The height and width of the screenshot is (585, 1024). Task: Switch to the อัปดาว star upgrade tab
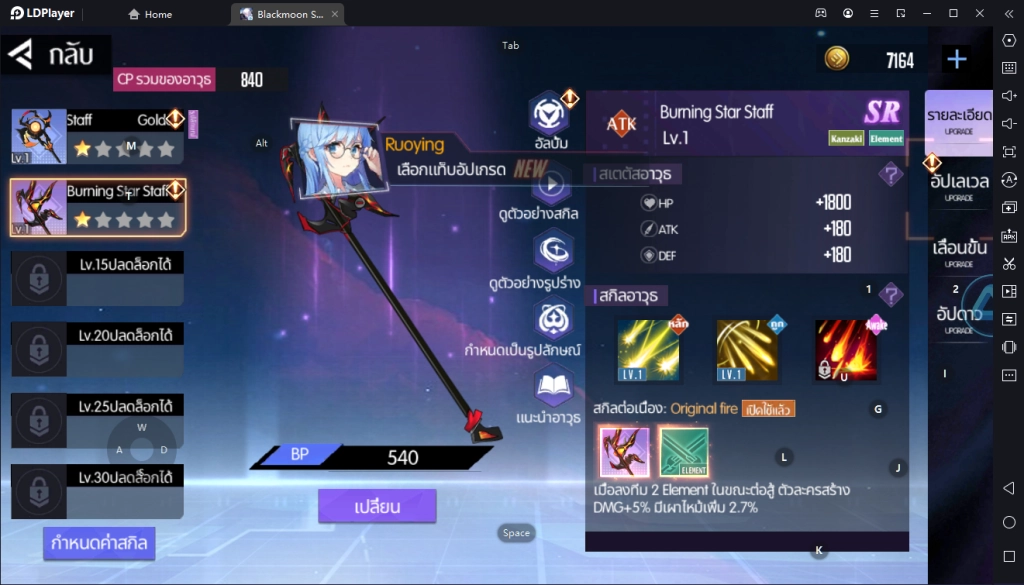[959, 316]
